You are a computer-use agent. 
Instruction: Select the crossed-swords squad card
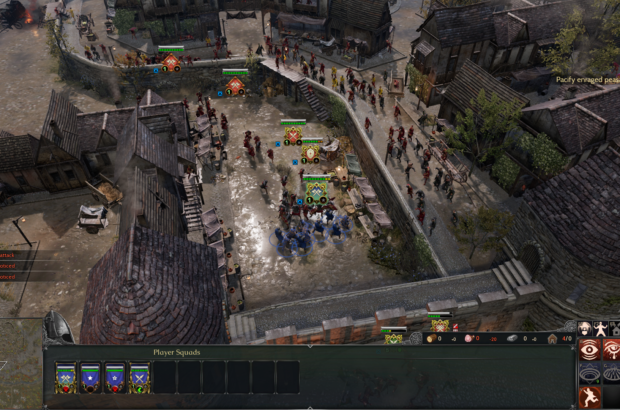click(140, 377)
